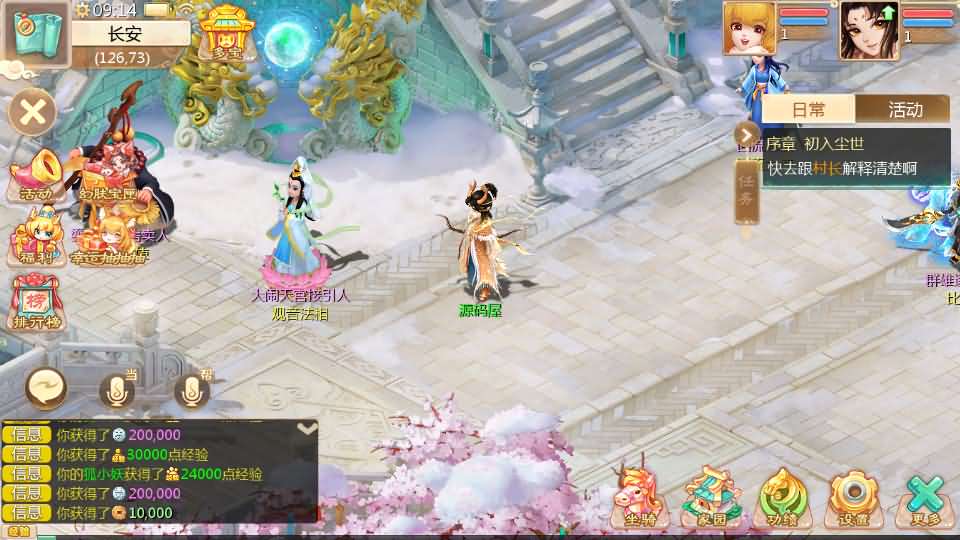Activate the 帮 voice microphone button
The image size is (960, 540).
tap(191, 391)
